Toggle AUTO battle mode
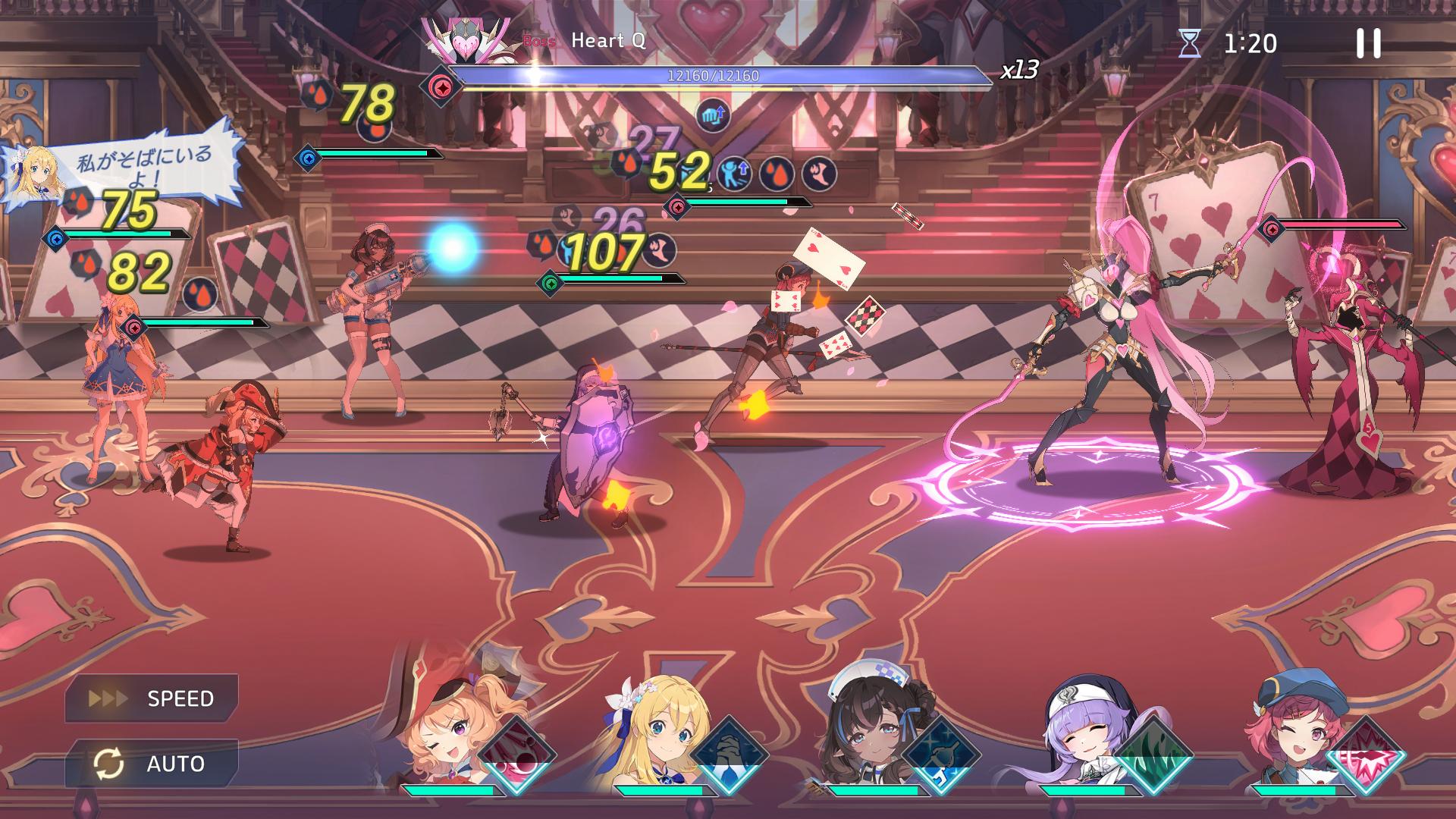Image resolution: width=1456 pixels, height=819 pixels. 152,764
